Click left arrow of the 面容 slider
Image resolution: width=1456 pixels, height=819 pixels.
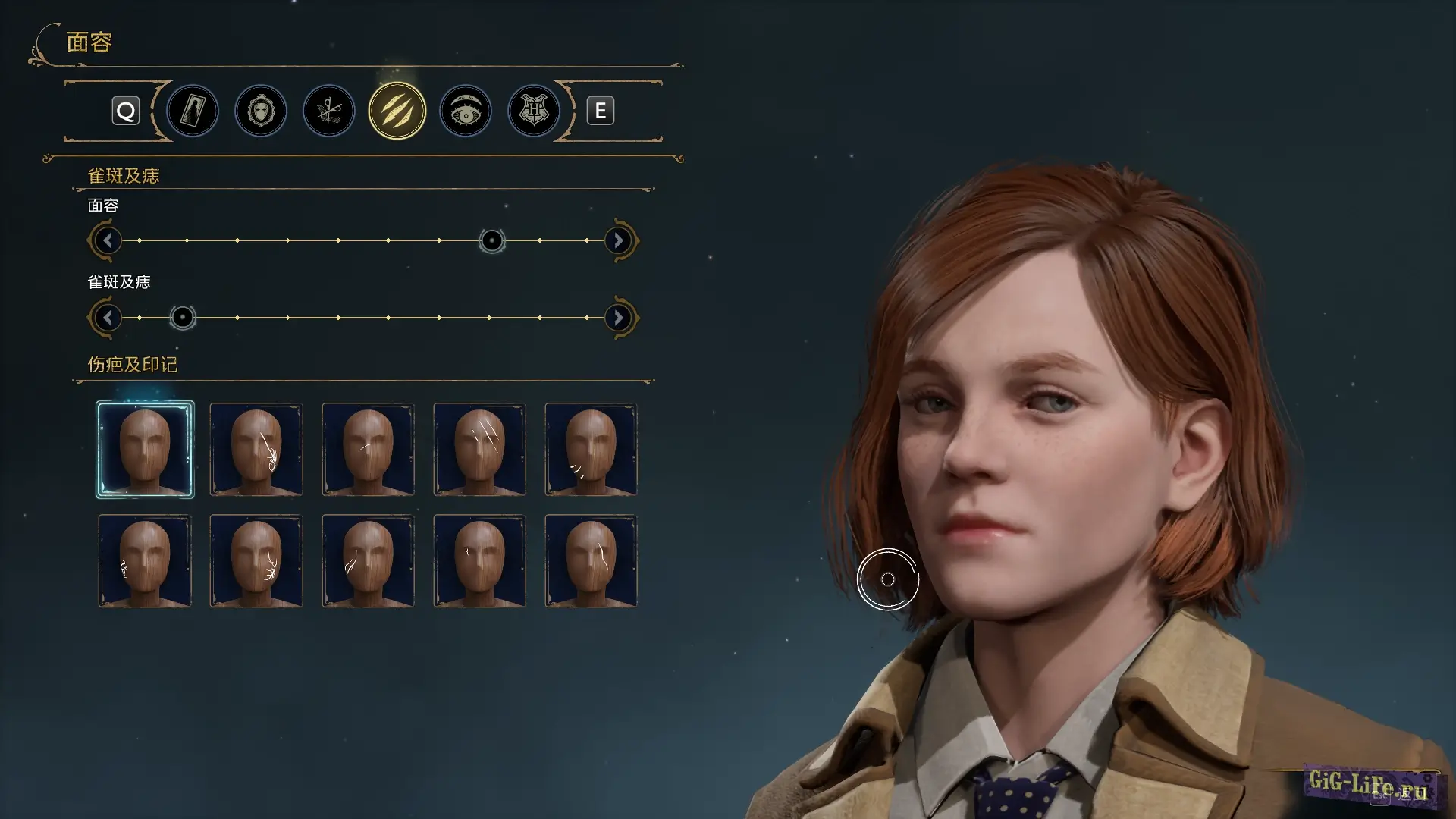coord(108,241)
